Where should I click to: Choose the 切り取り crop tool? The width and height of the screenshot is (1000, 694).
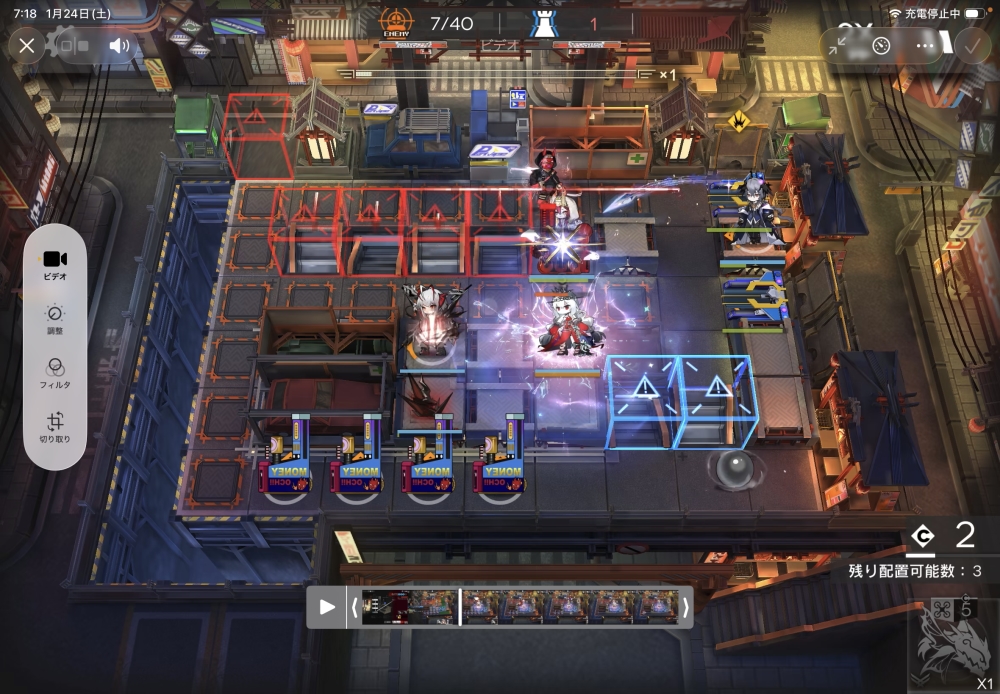[55, 427]
